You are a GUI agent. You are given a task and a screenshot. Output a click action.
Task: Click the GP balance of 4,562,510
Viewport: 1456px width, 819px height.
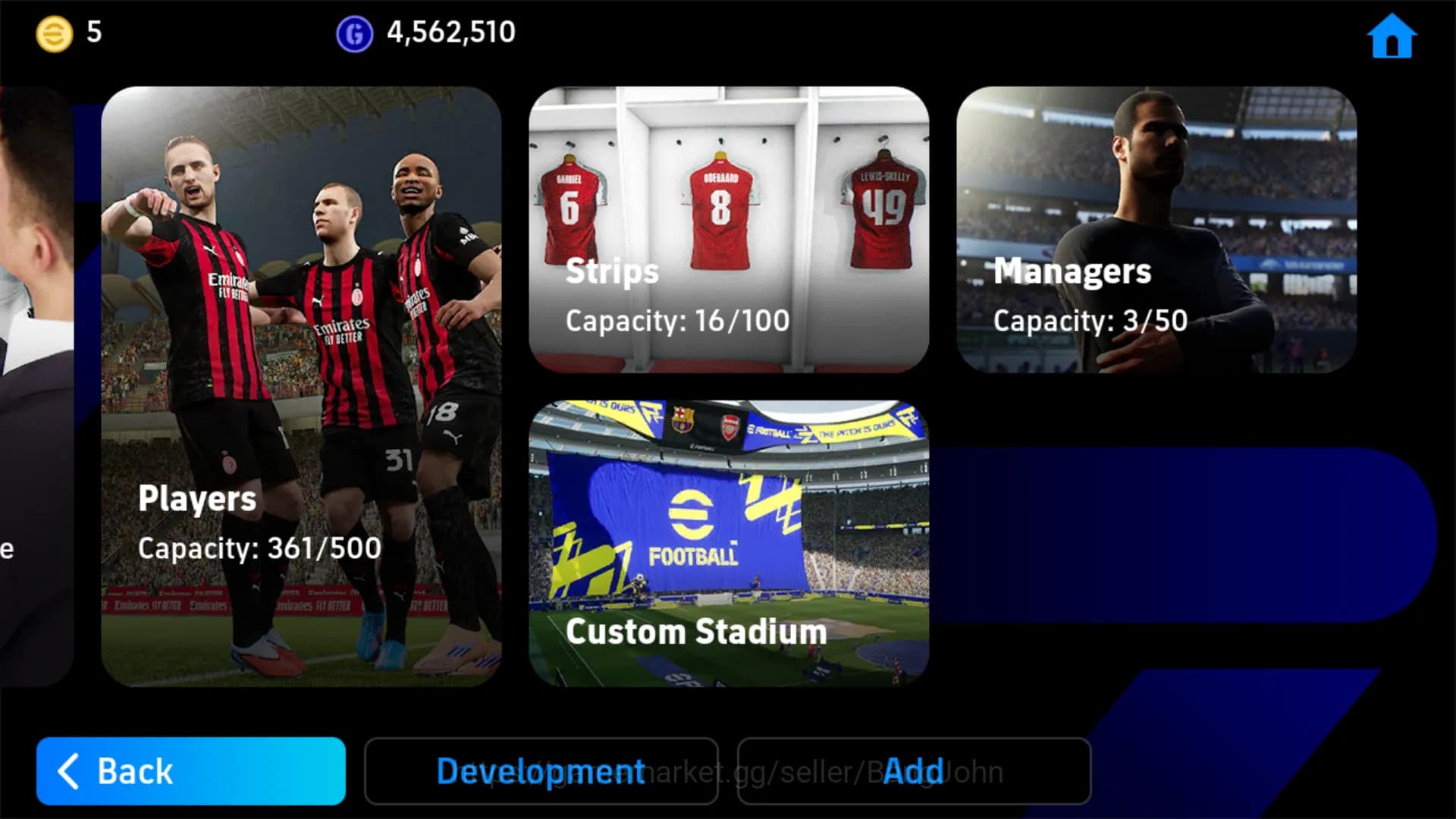452,32
